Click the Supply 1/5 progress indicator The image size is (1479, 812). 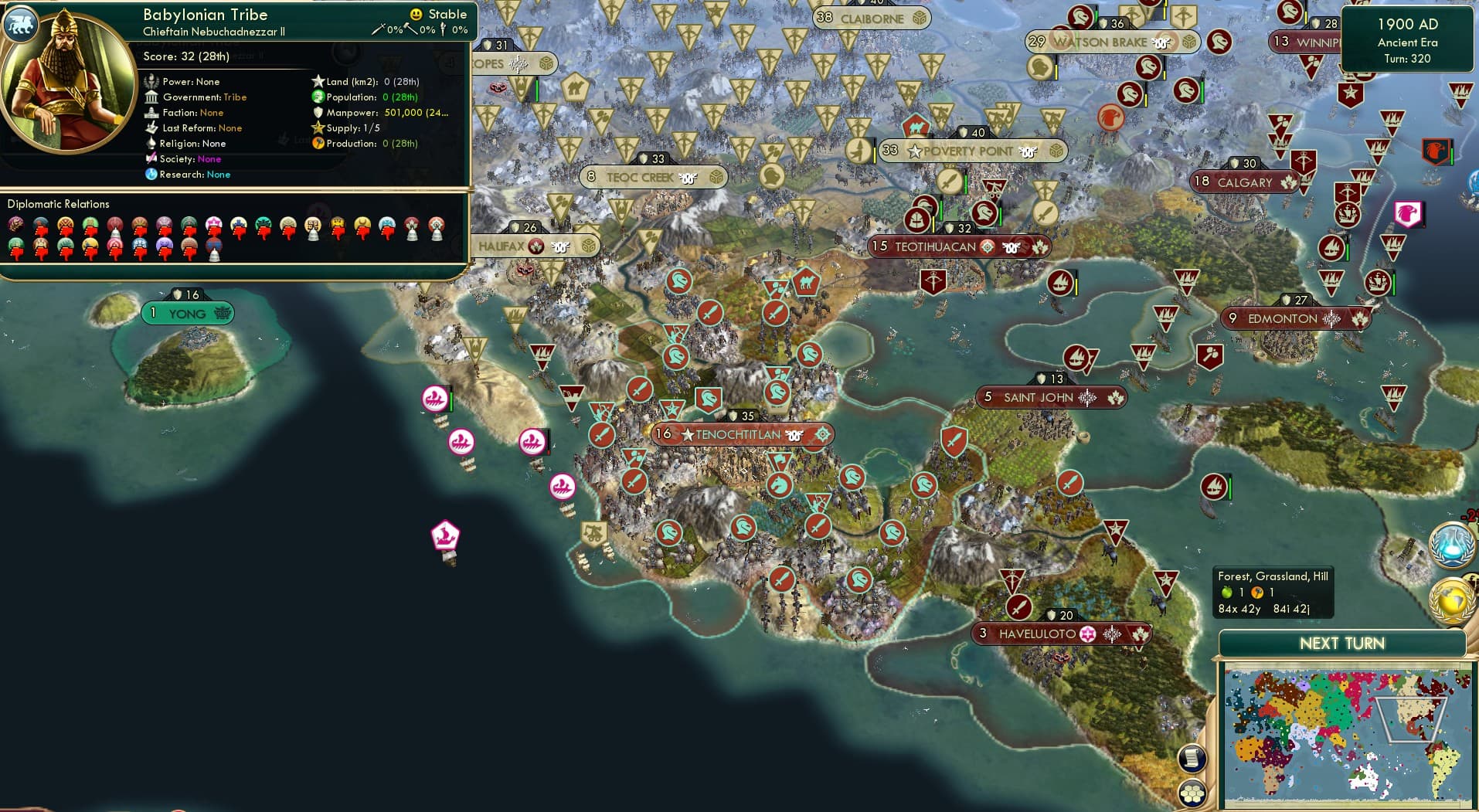point(345,127)
